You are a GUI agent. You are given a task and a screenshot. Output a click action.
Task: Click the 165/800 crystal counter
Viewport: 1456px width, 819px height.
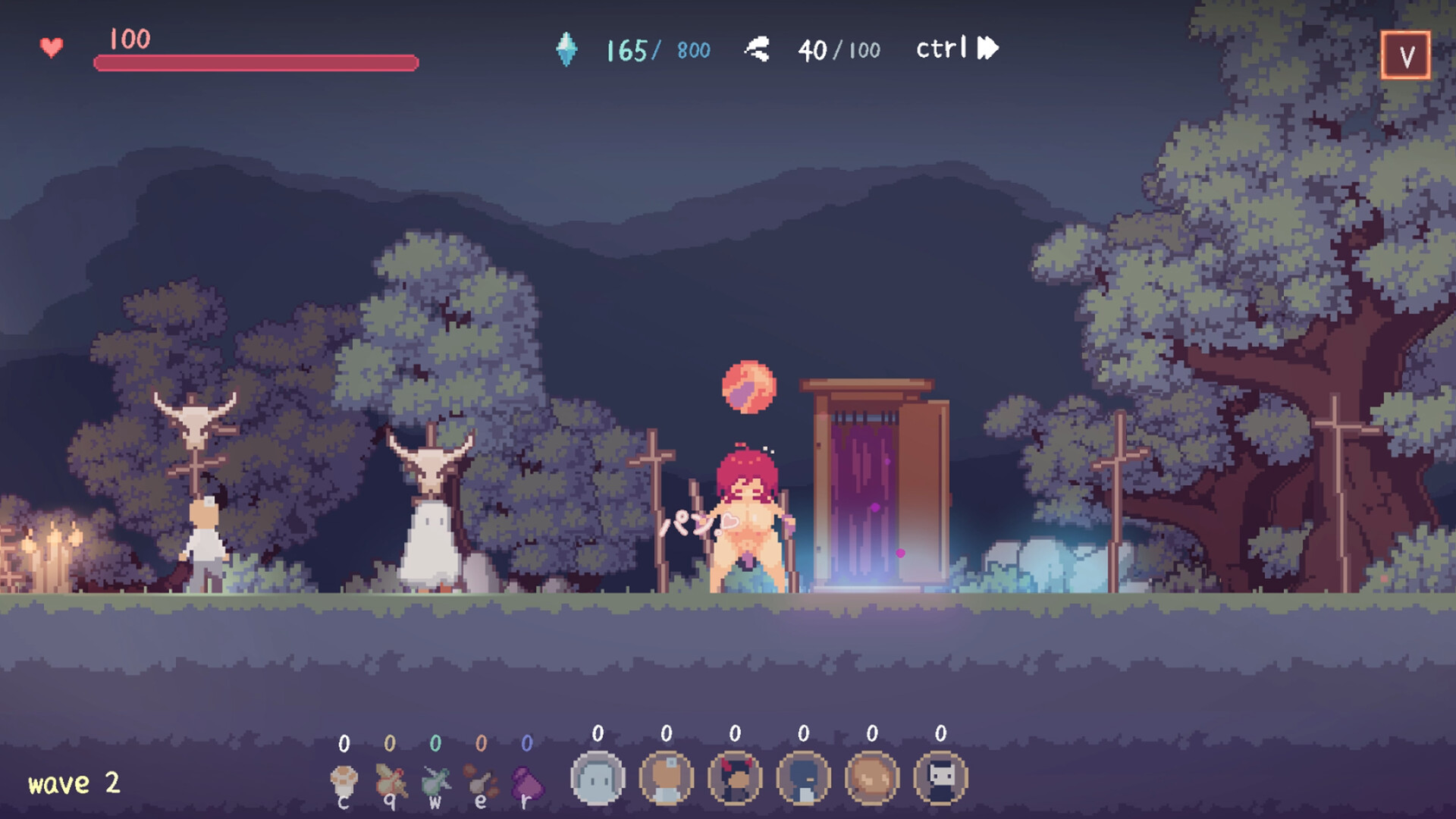click(656, 50)
